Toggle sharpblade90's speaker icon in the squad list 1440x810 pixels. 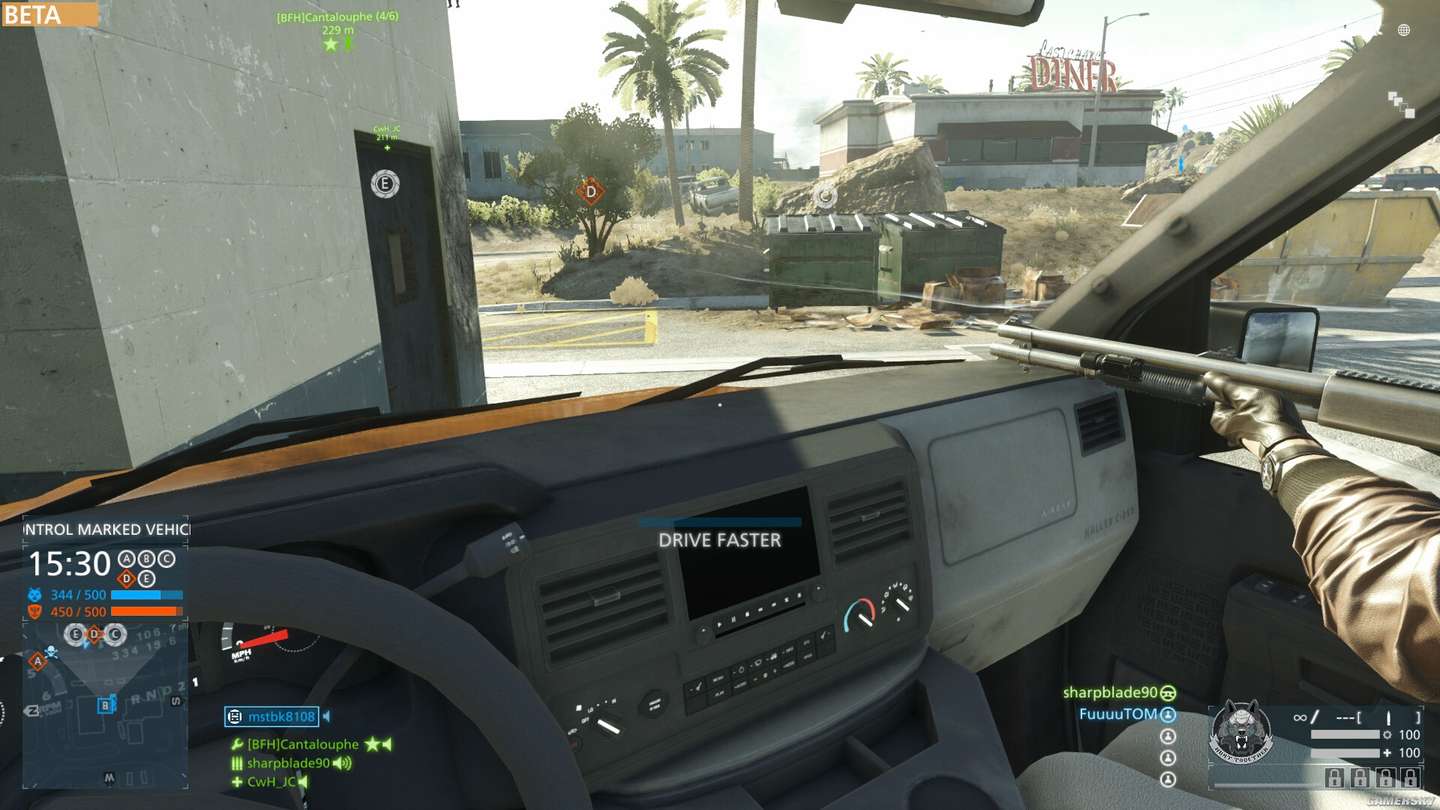click(x=342, y=763)
